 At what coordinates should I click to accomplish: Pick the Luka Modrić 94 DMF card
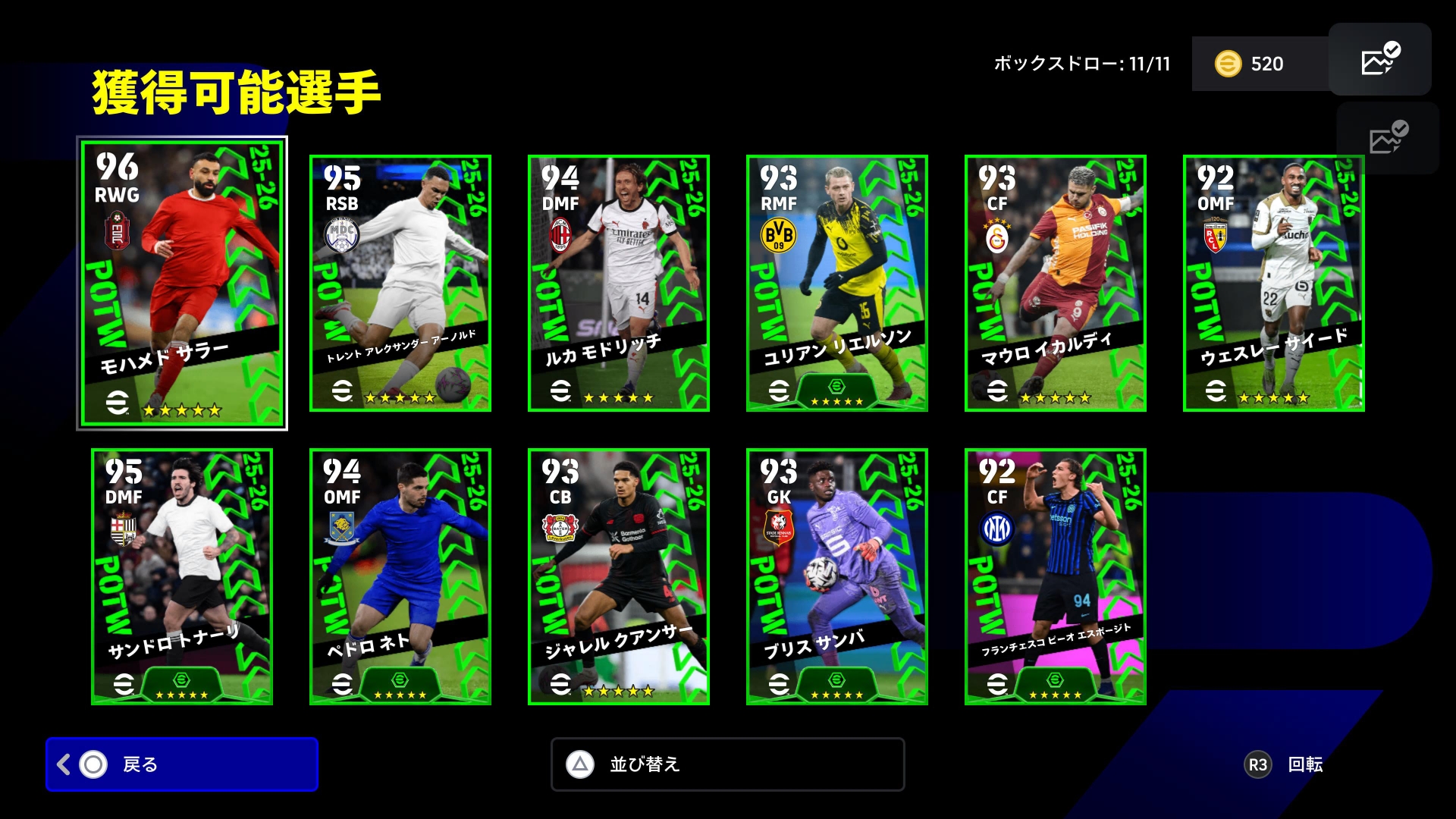[x=619, y=283]
